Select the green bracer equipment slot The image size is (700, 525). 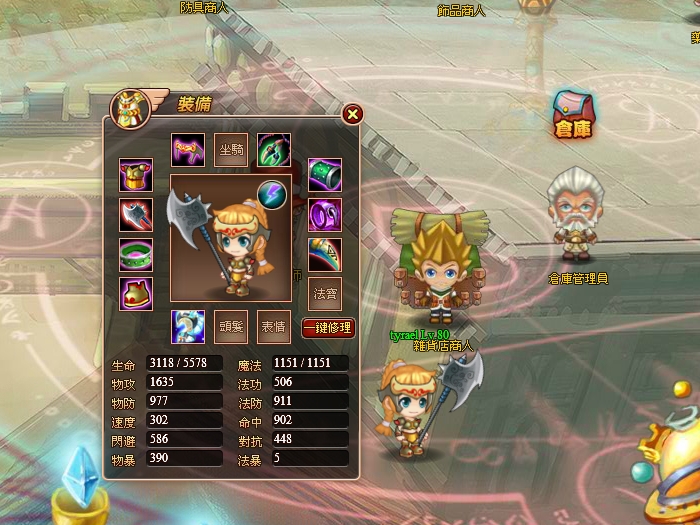click(x=325, y=175)
